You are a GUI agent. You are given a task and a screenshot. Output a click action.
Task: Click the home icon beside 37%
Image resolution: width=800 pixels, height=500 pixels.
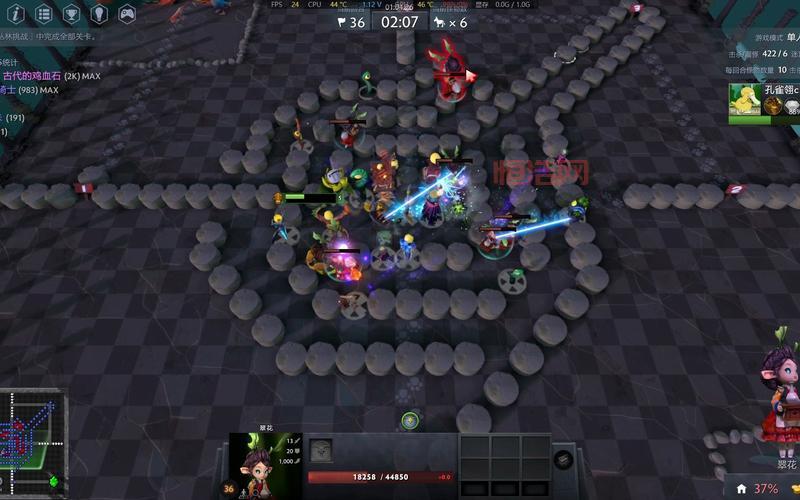tap(741, 489)
